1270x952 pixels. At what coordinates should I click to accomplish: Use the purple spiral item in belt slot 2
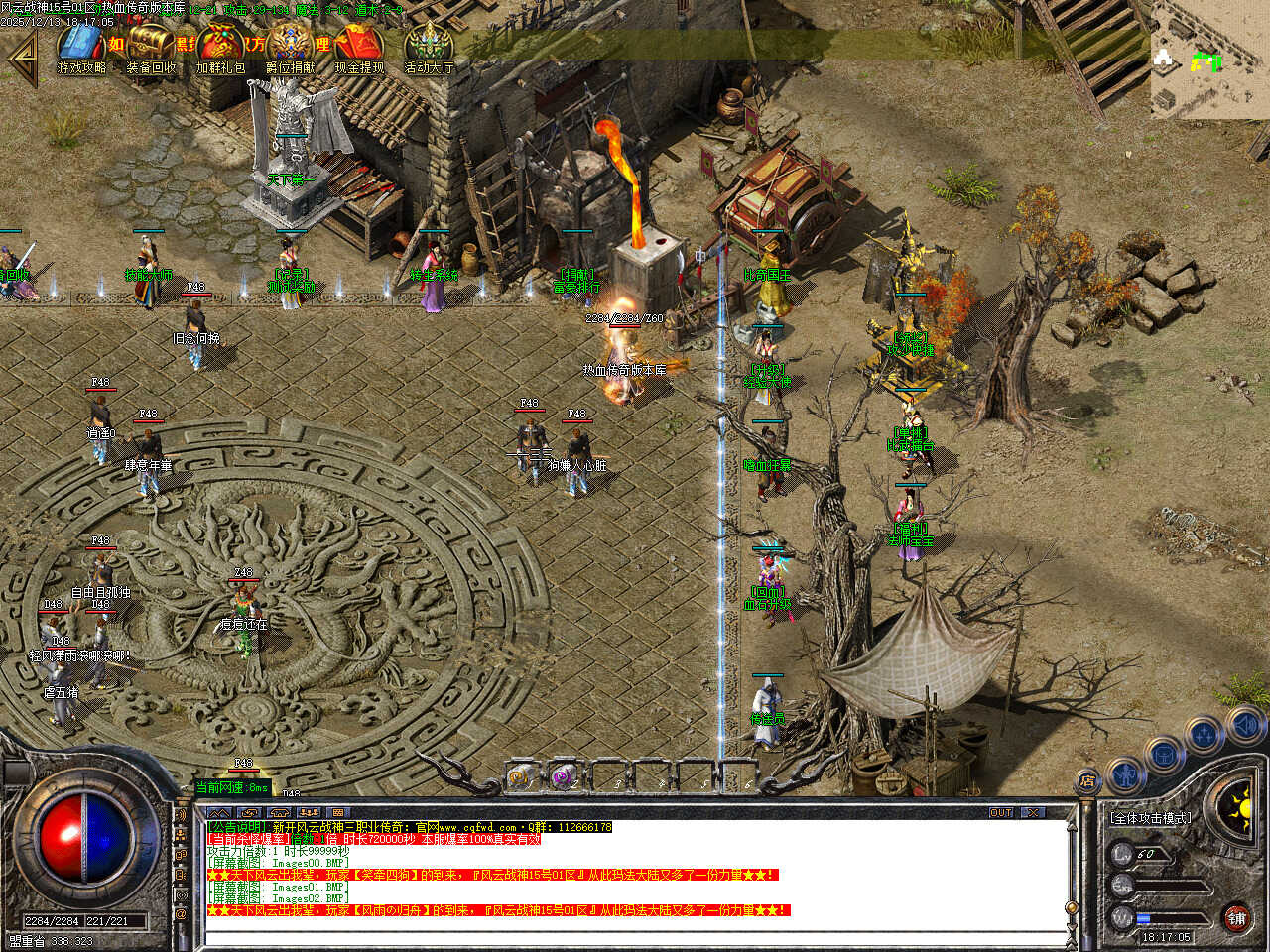tap(563, 777)
